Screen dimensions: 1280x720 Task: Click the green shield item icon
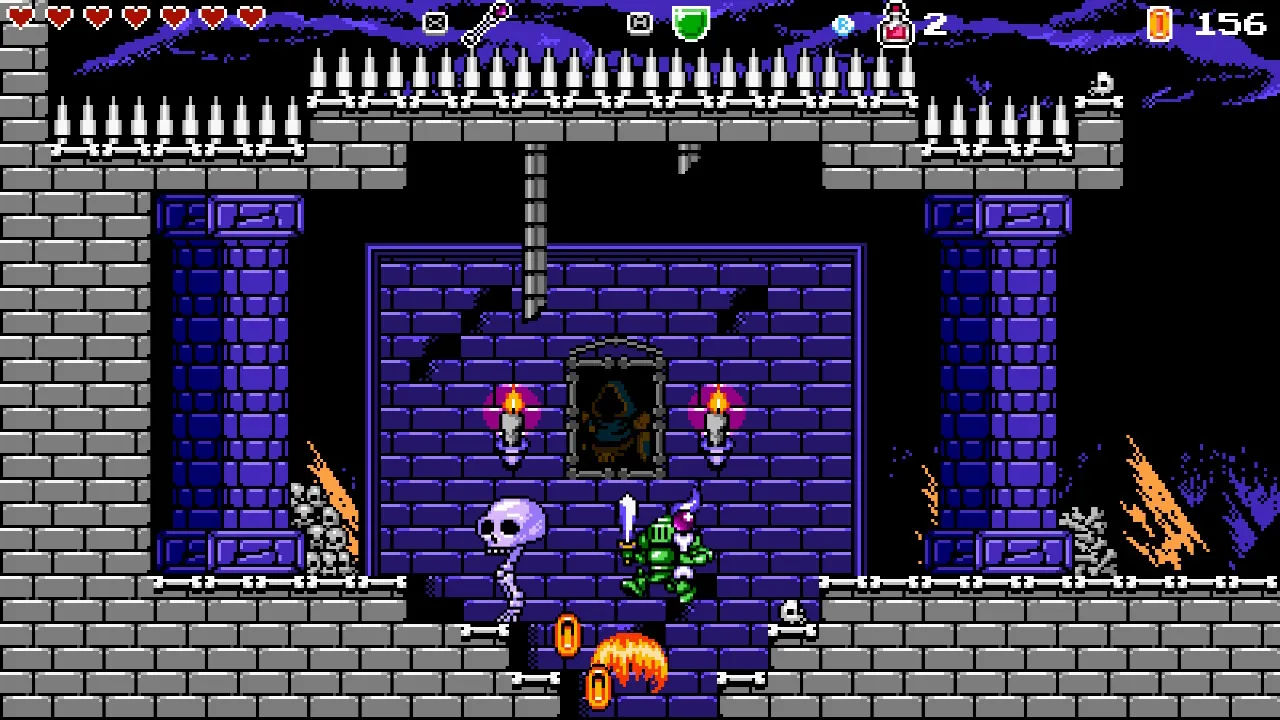(x=690, y=22)
